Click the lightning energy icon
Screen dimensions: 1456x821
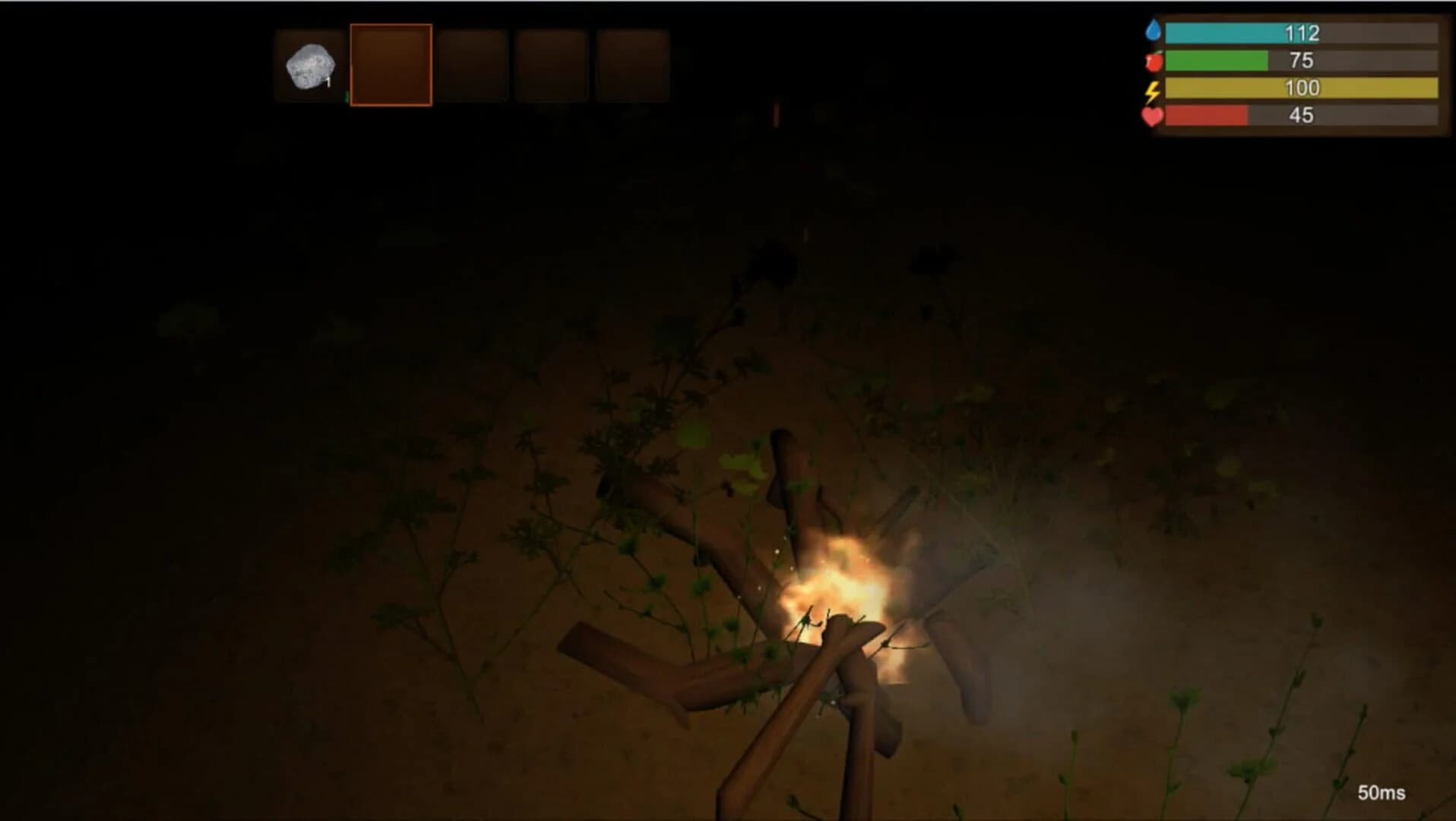[x=1151, y=89]
